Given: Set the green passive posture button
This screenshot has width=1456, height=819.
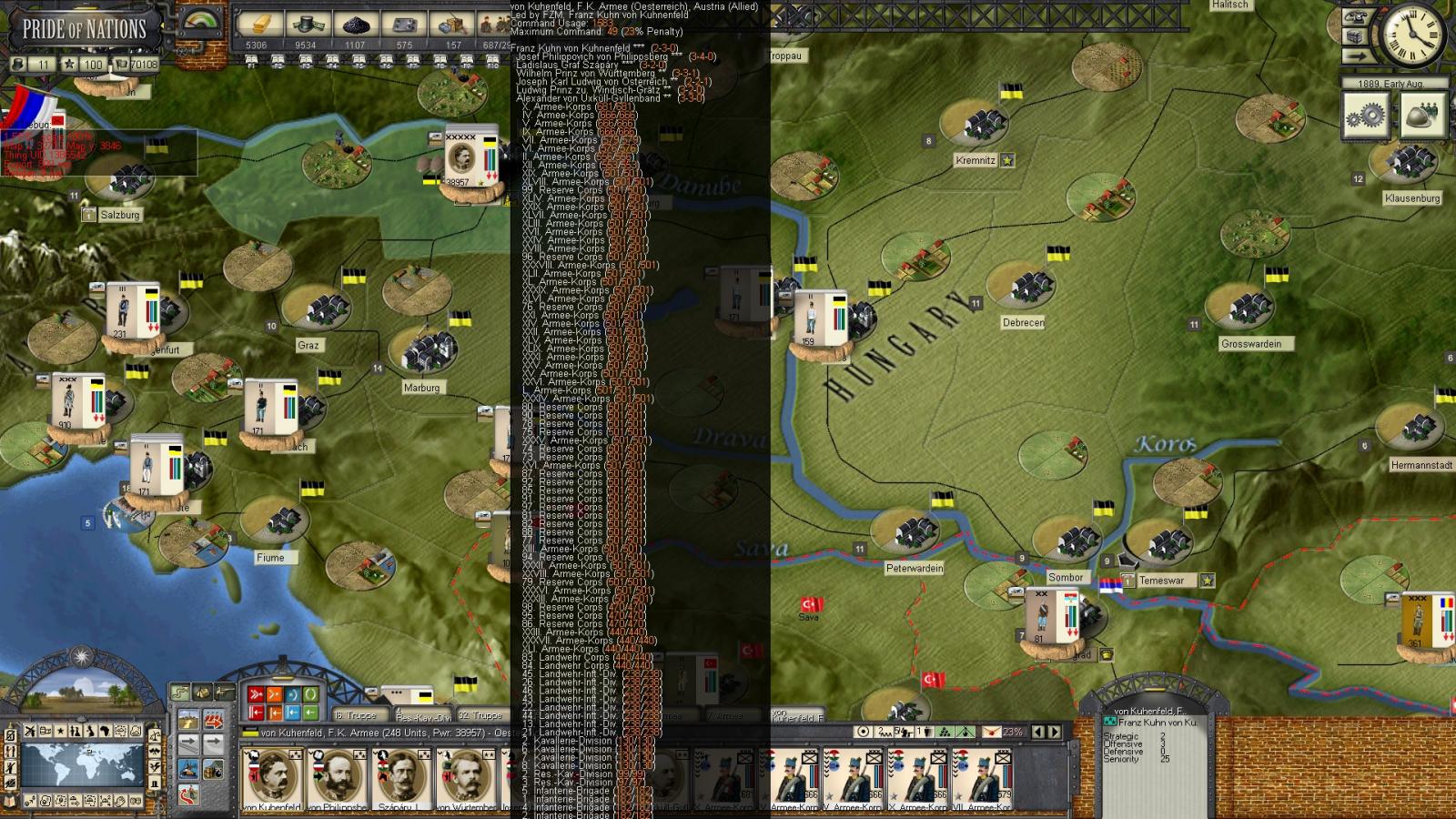Looking at the screenshot, I should click(x=310, y=695).
